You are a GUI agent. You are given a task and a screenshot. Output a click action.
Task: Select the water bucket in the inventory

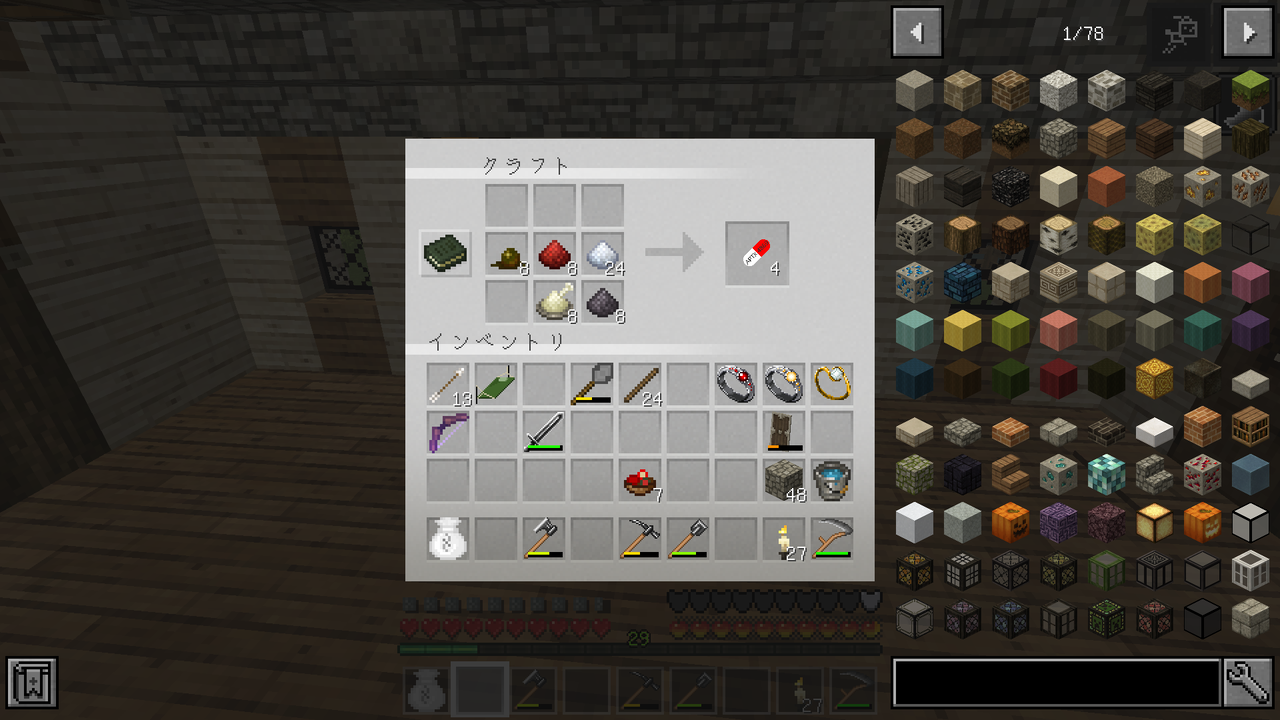pyautogui.click(x=833, y=480)
